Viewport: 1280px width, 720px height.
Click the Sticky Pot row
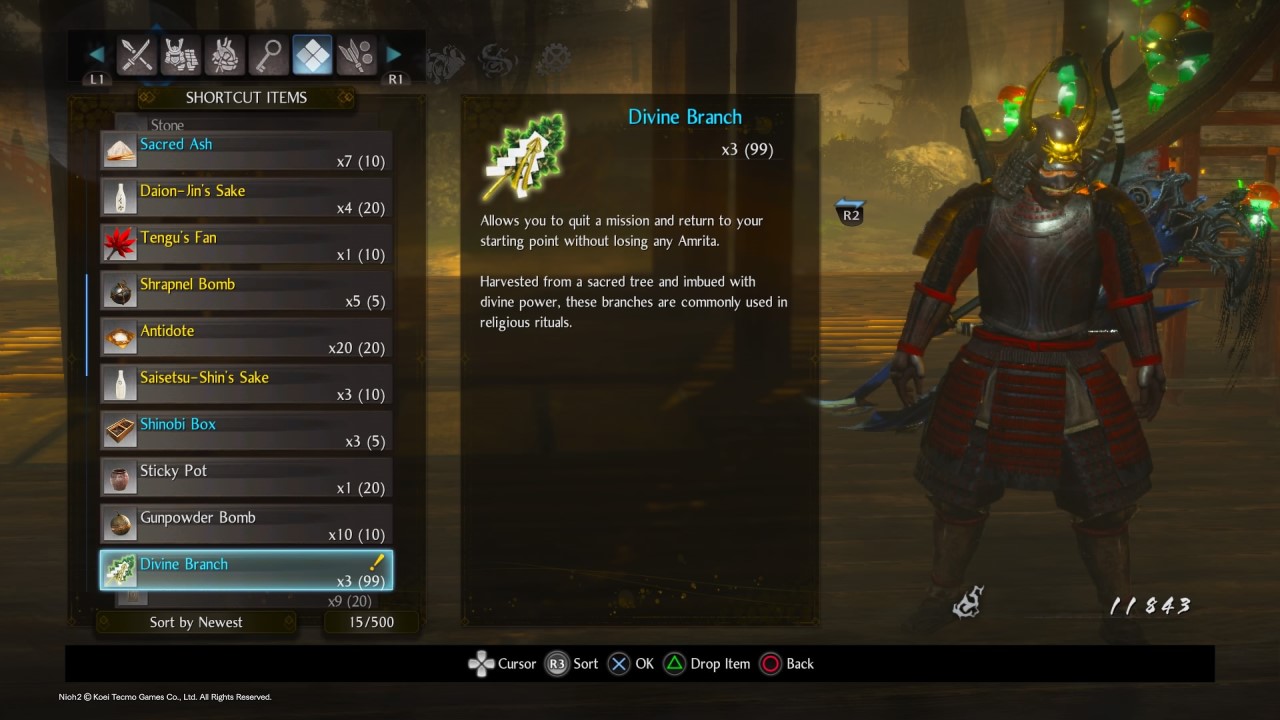click(246, 478)
